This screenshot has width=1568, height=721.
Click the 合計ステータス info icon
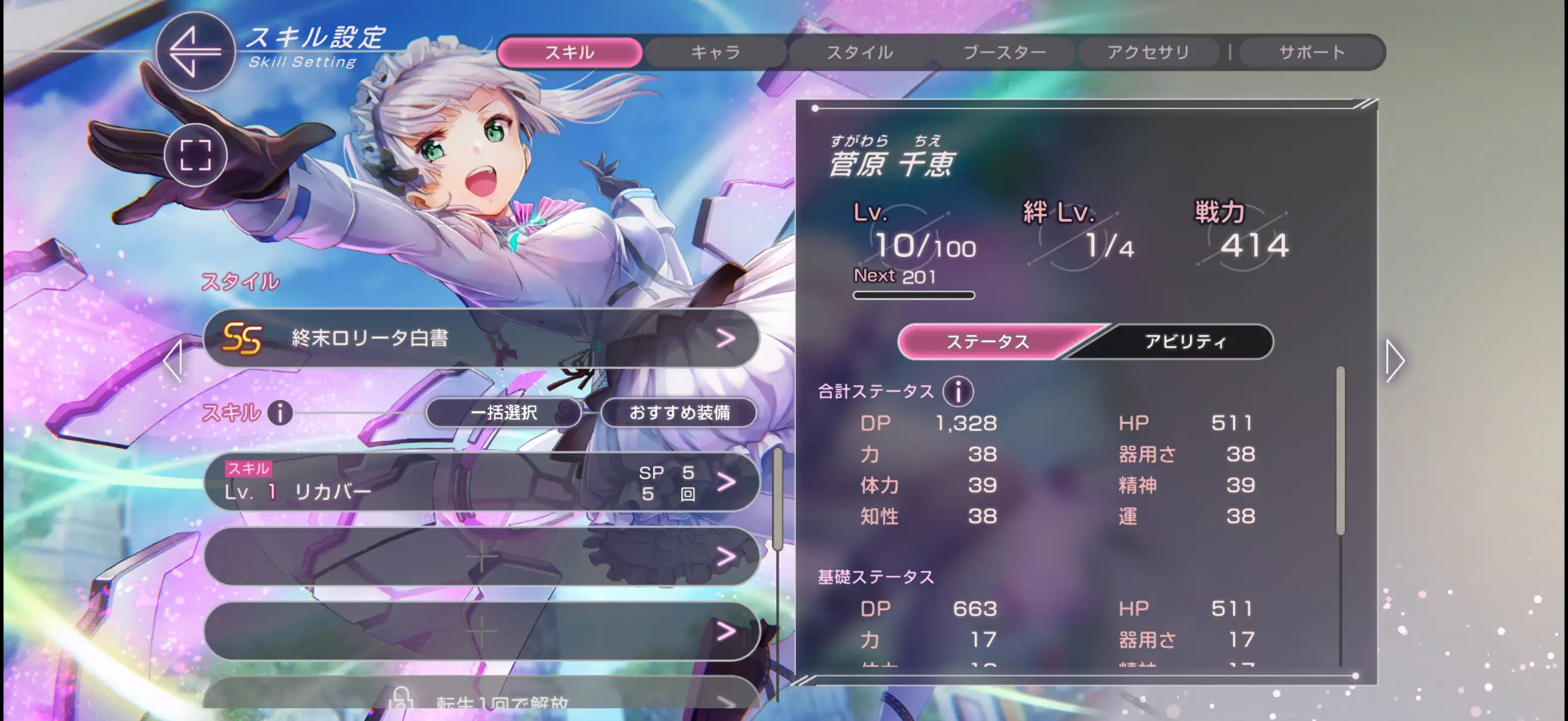960,390
